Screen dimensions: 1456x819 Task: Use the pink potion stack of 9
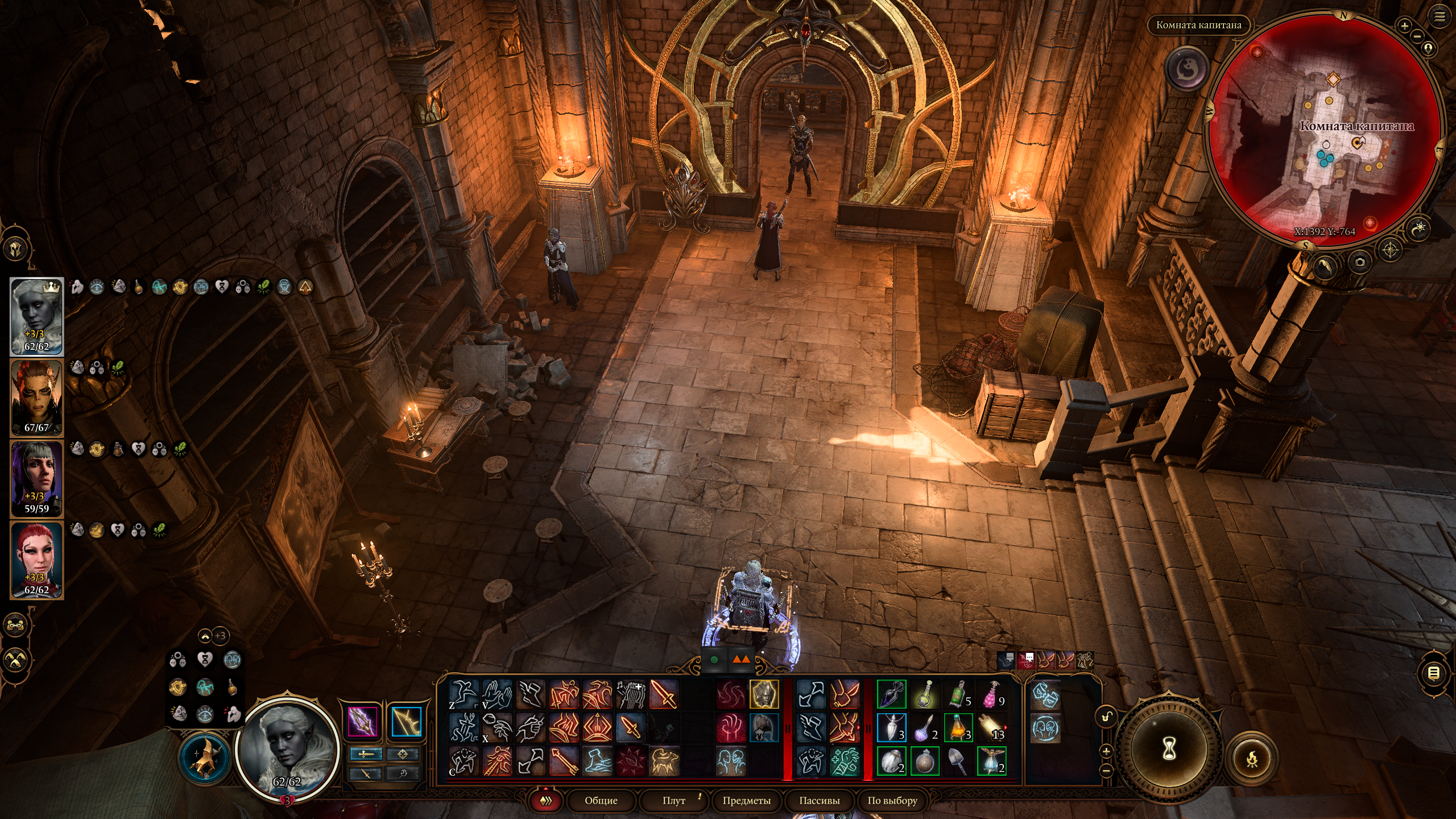coord(991,694)
